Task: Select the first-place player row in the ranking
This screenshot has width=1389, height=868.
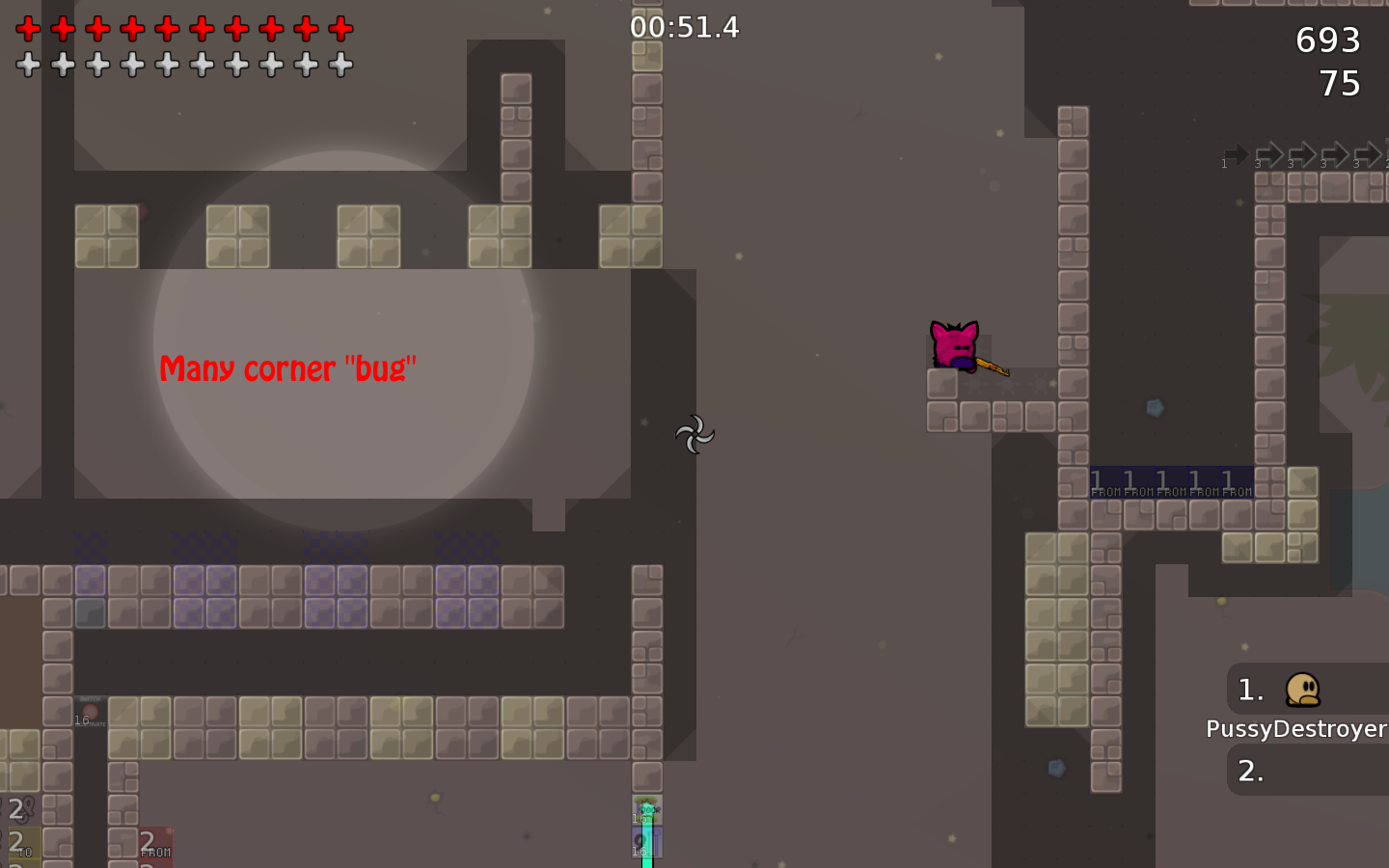Action: coord(1306,690)
